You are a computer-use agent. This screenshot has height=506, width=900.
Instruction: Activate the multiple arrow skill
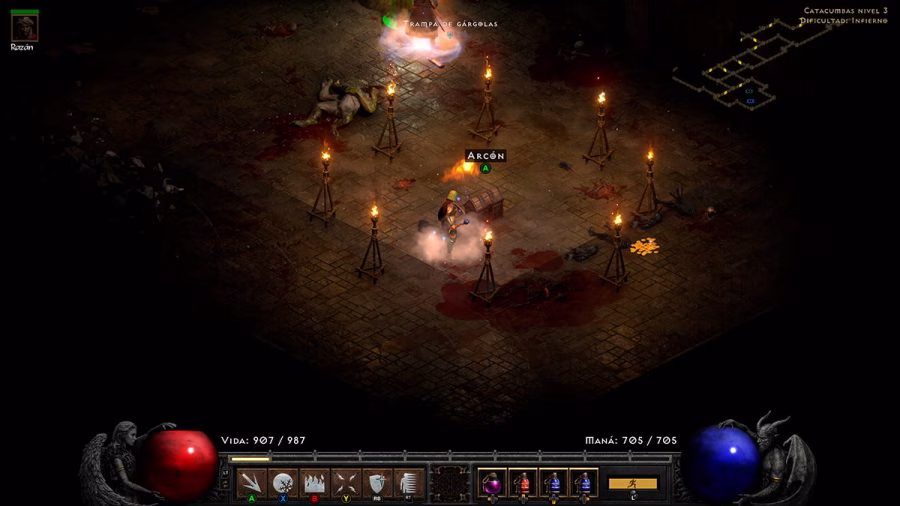[x=252, y=483]
